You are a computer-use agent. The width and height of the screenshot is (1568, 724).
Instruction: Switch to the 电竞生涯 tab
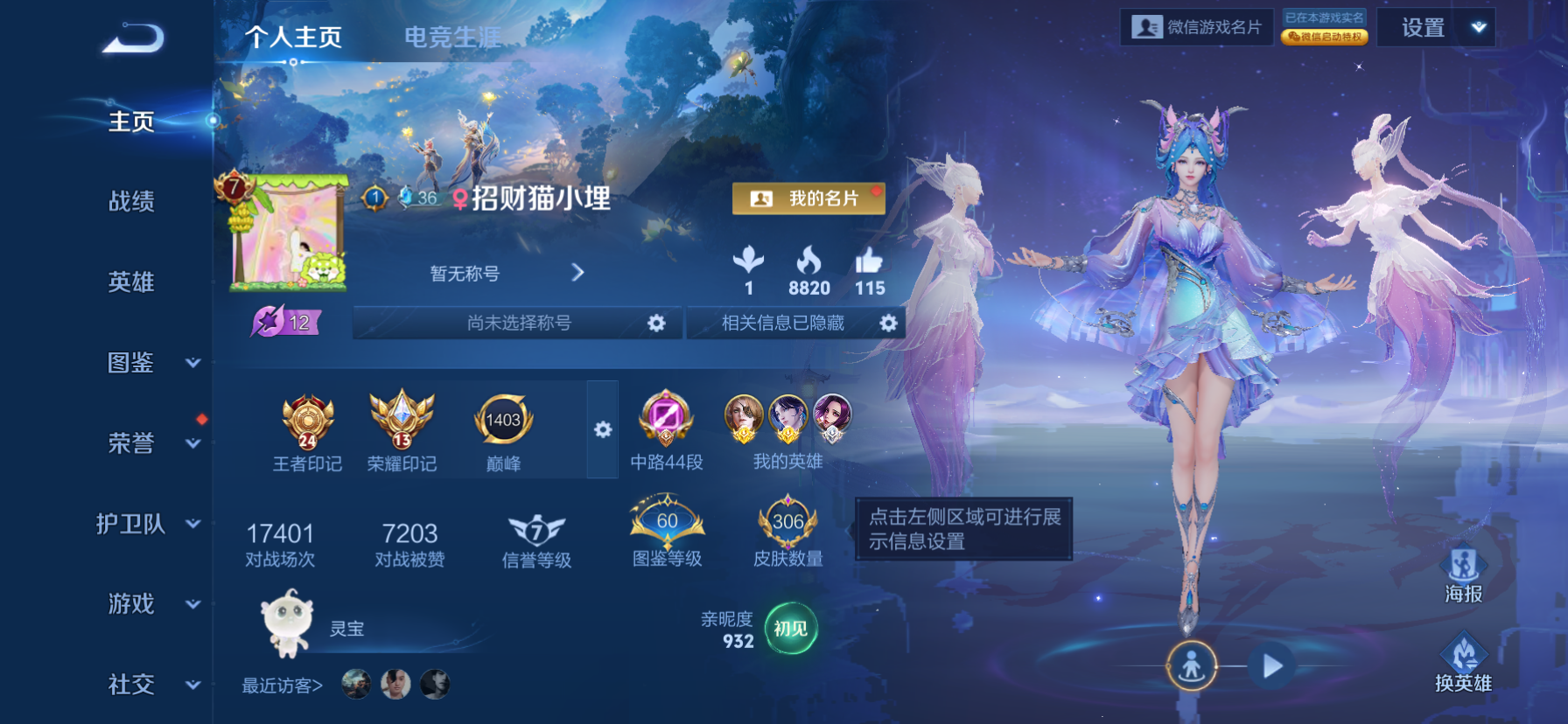click(x=451, y=37)
